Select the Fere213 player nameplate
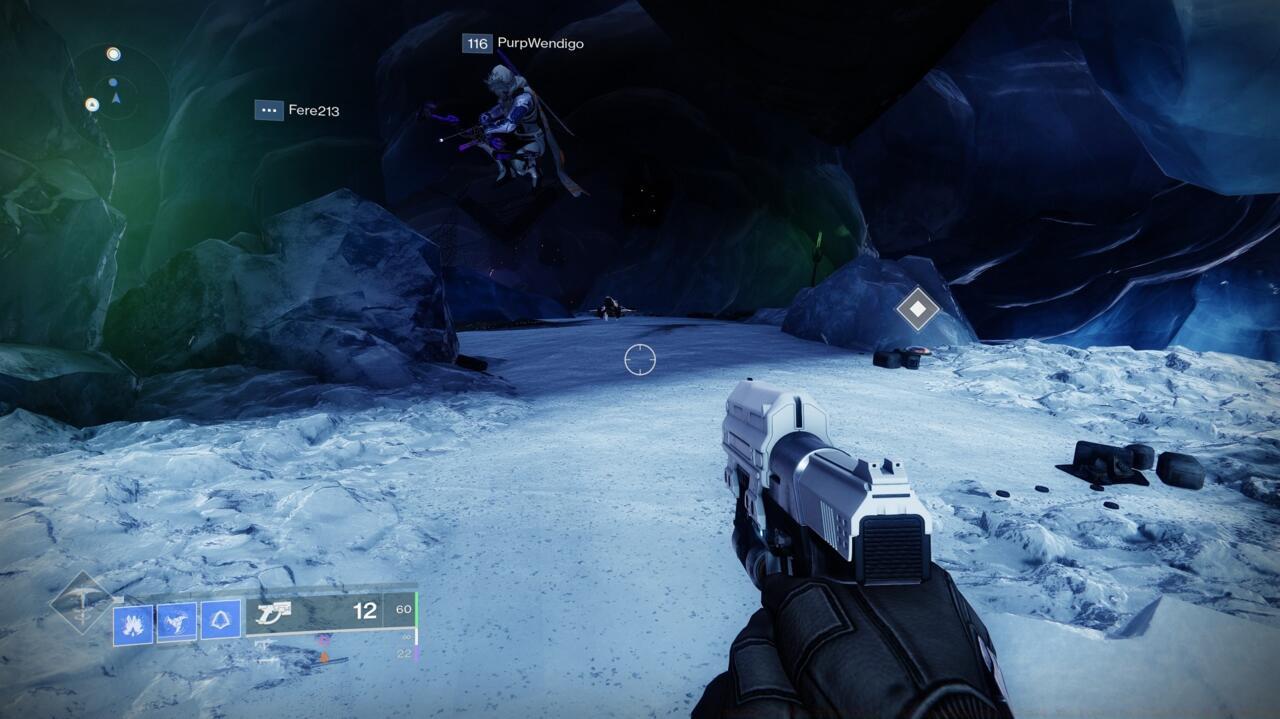1280x719 pixels. [x=297, y=110]
